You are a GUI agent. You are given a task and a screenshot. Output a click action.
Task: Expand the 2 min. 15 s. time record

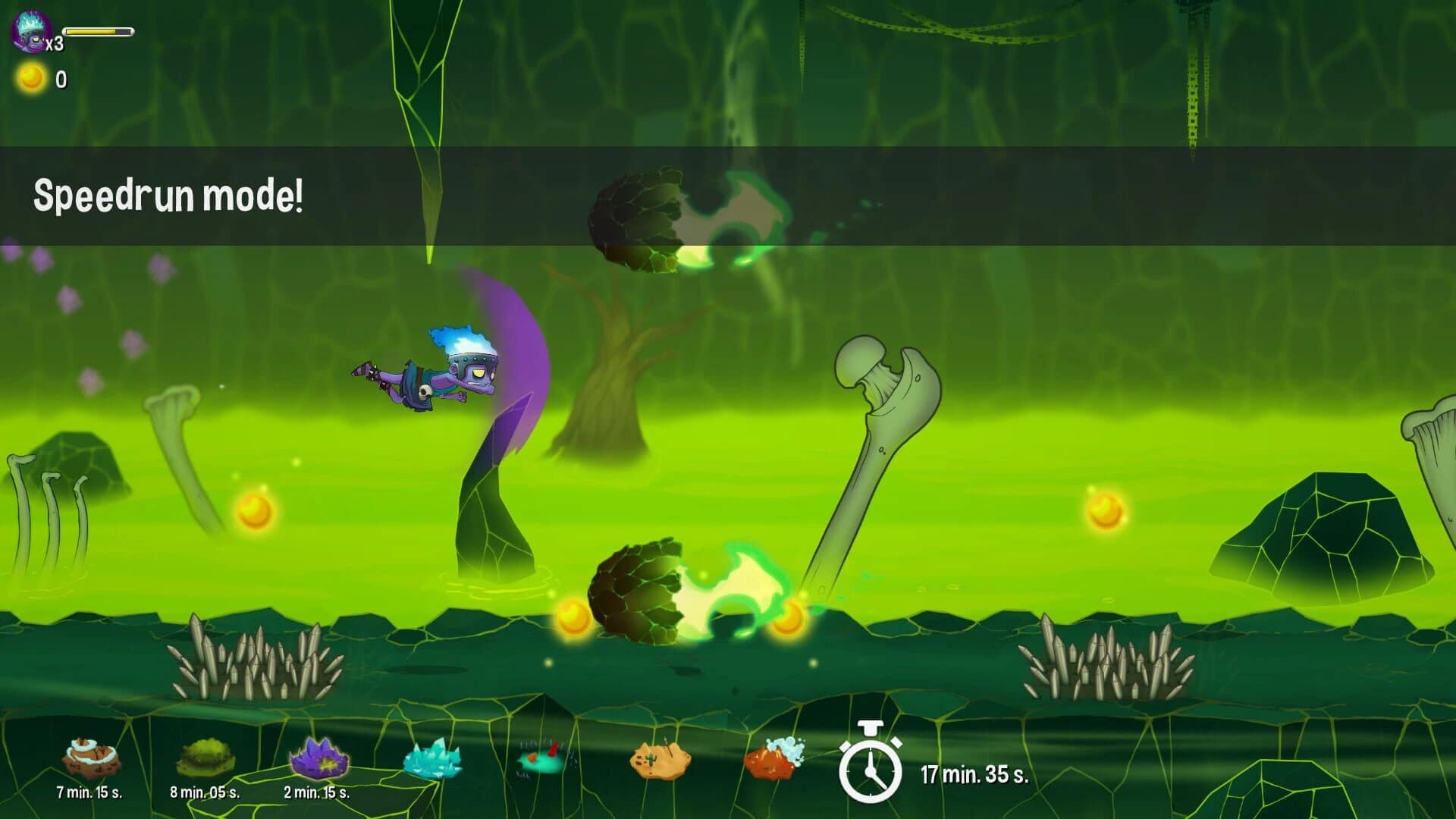(x=317, y=793)
